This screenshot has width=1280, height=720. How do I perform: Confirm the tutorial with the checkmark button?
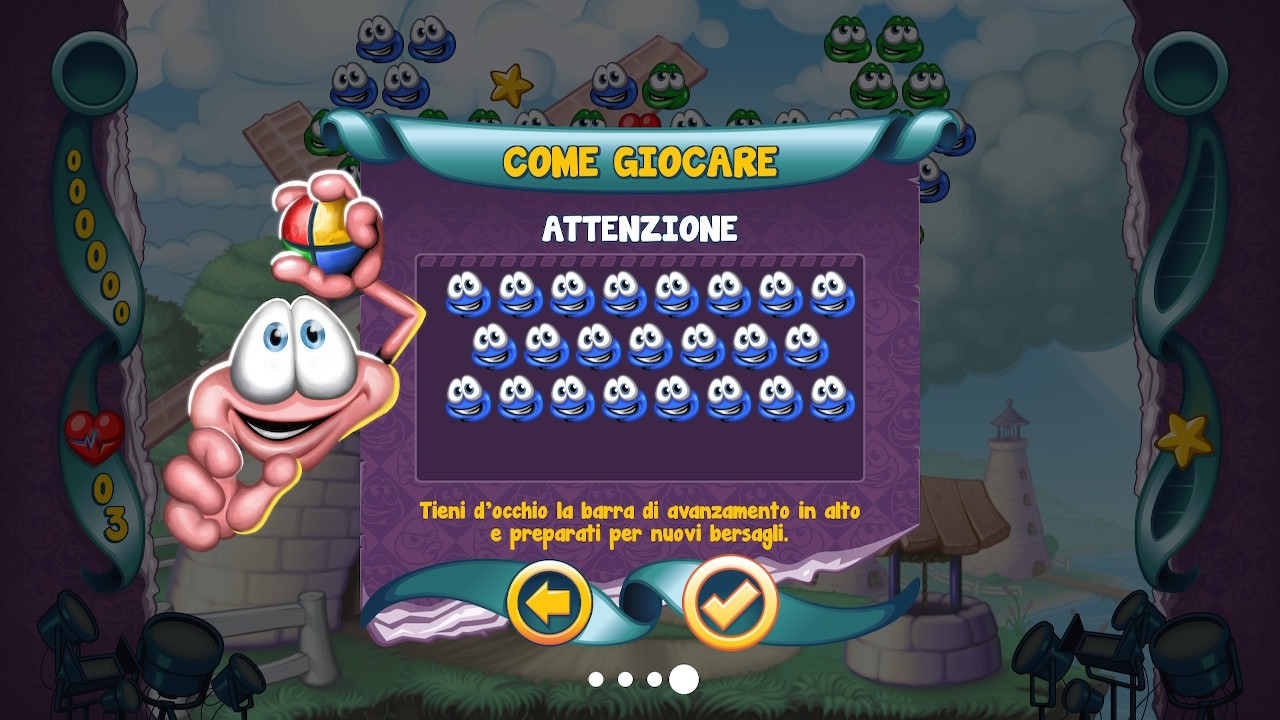coord(729,602)
